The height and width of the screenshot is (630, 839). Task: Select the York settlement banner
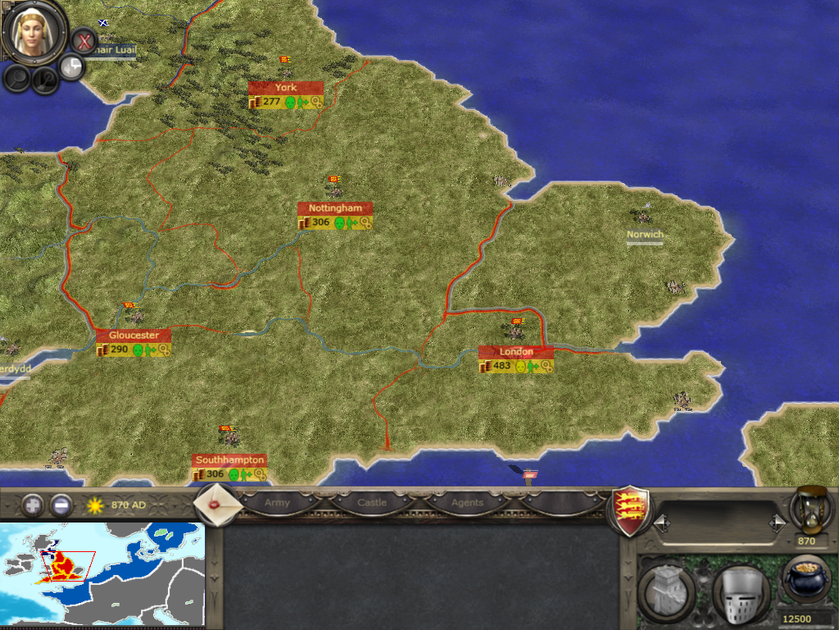pos(286,87)
